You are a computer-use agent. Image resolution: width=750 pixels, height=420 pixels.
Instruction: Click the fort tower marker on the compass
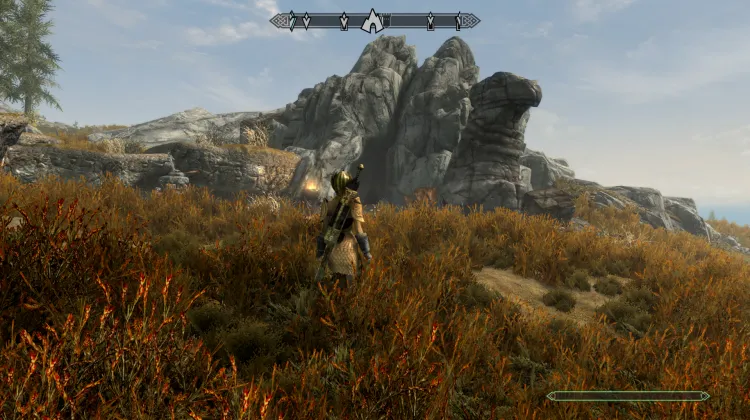386,19
